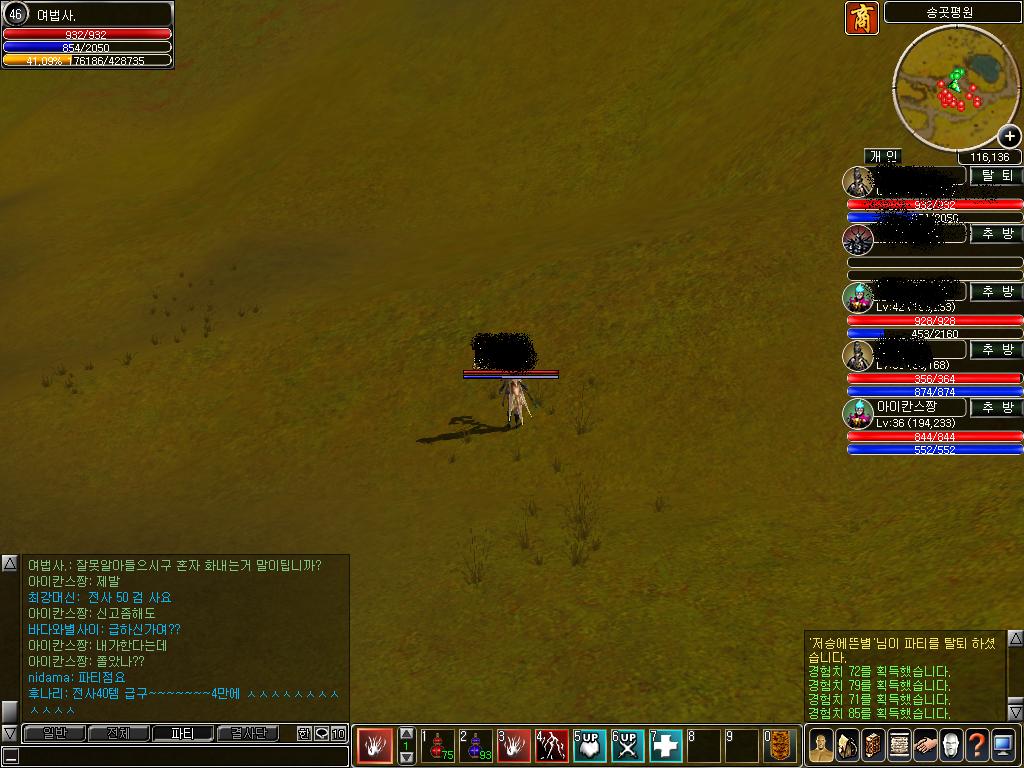
Task: Use the red health potion in slot 1
Action: (x=438, y=746)
